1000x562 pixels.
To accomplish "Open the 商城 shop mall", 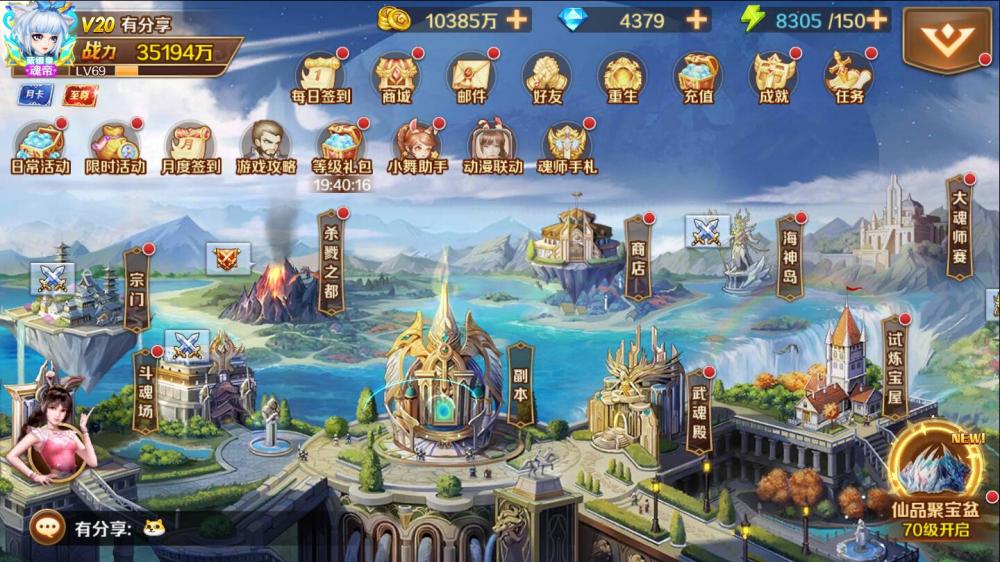I will 396,76.
